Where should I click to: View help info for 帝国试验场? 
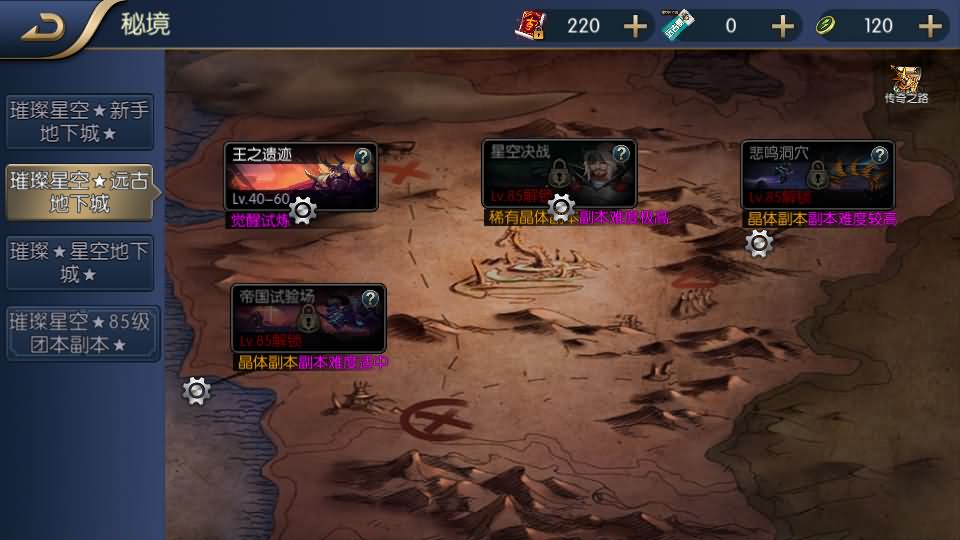click(x=370, y=298)
